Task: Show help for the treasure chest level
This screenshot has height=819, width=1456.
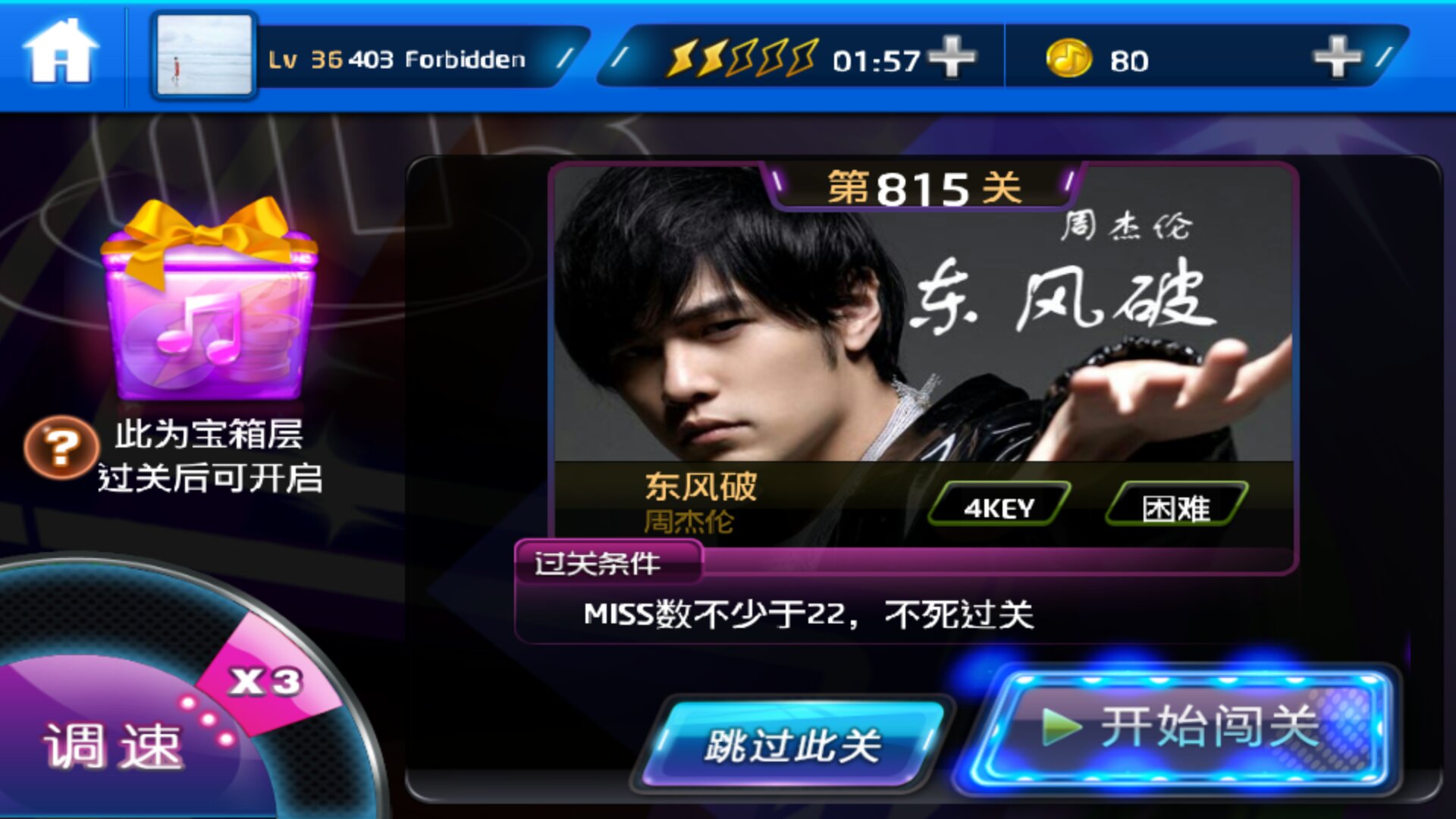Action: [61, 447]
